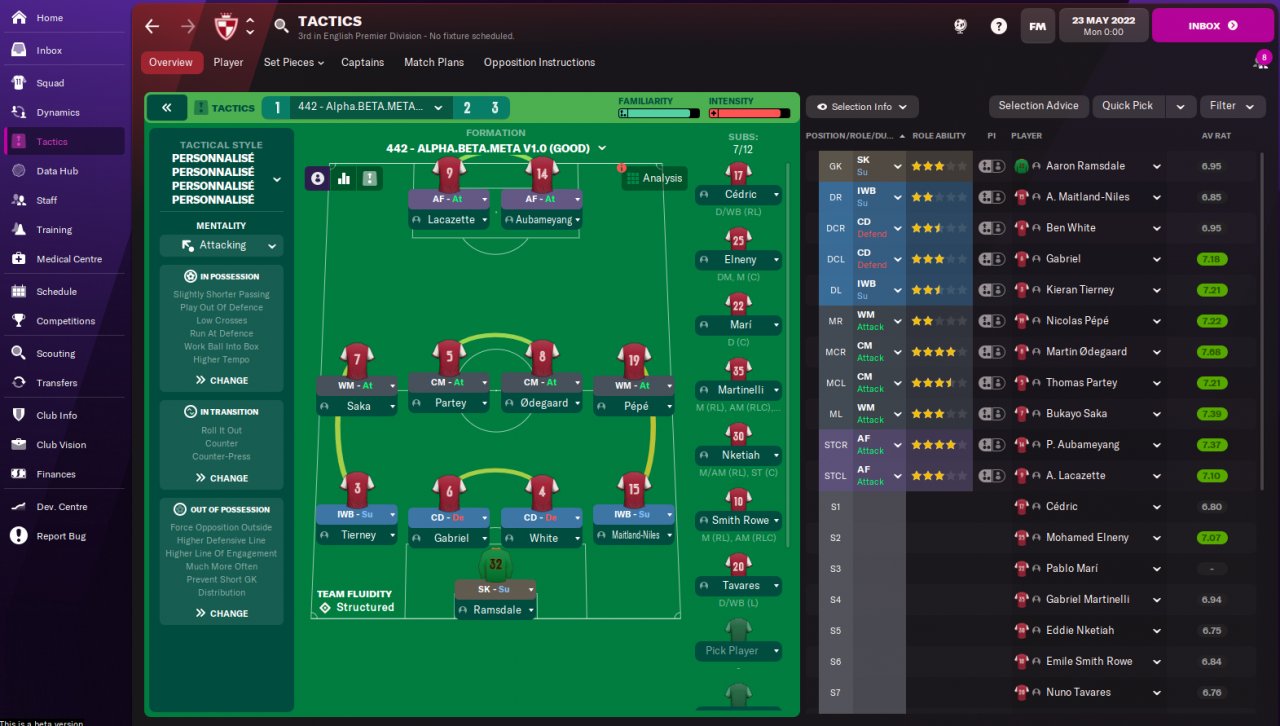The image size is (1280, 726).
Task: Open the Mentality dropdown set to Attacking
Action: click(x=222, y=245)
